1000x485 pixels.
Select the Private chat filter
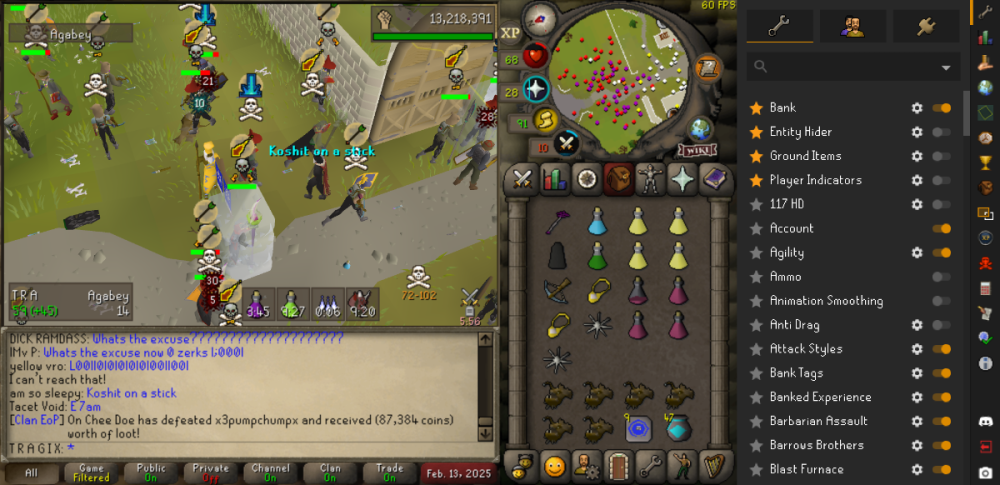pos(210,472)
